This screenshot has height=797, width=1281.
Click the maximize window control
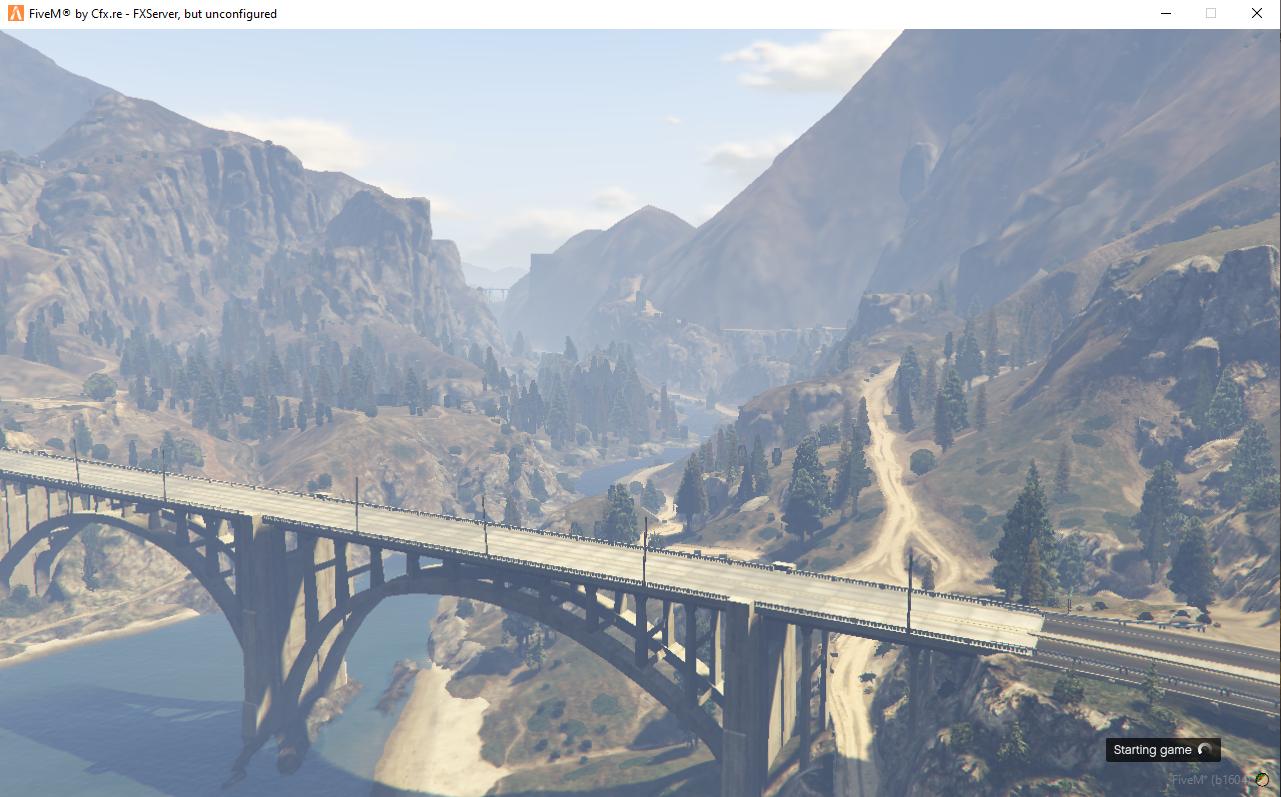(1211, 13)
